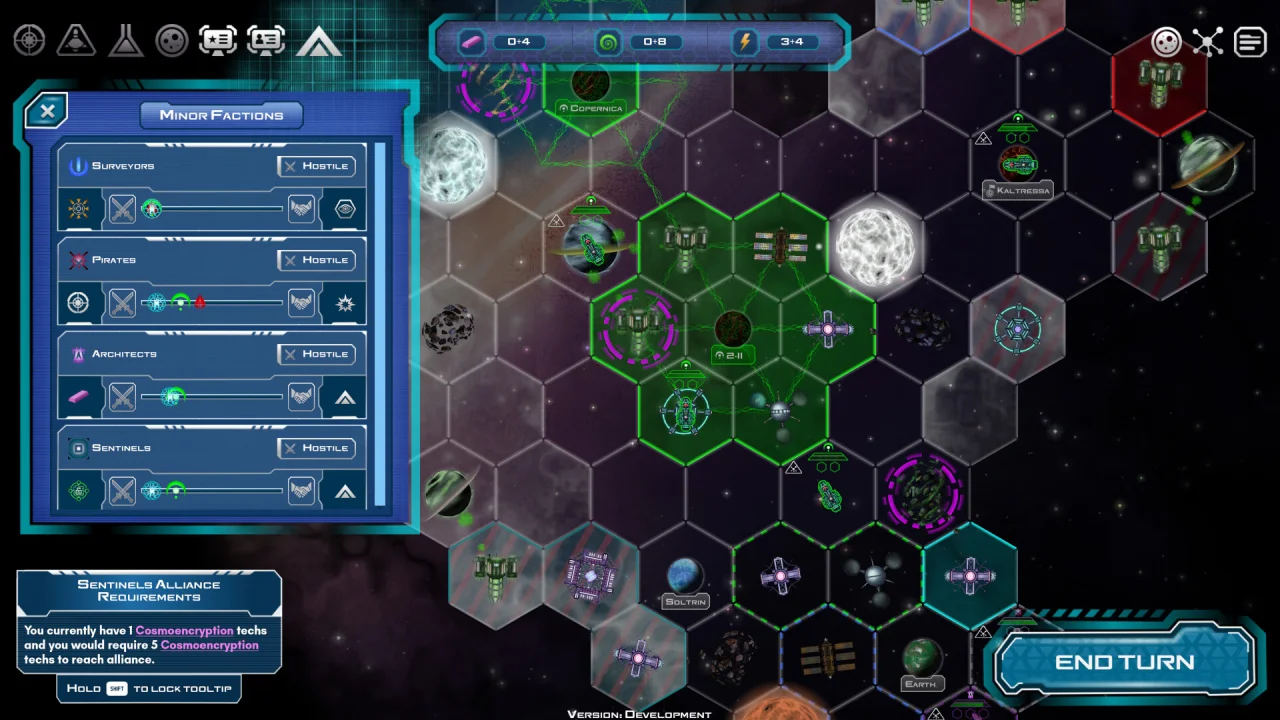The height and width of the screenshot is (720, 1280).
Task: Choose the handshake icon in the Pirates row
Action: tap(301, 303)
